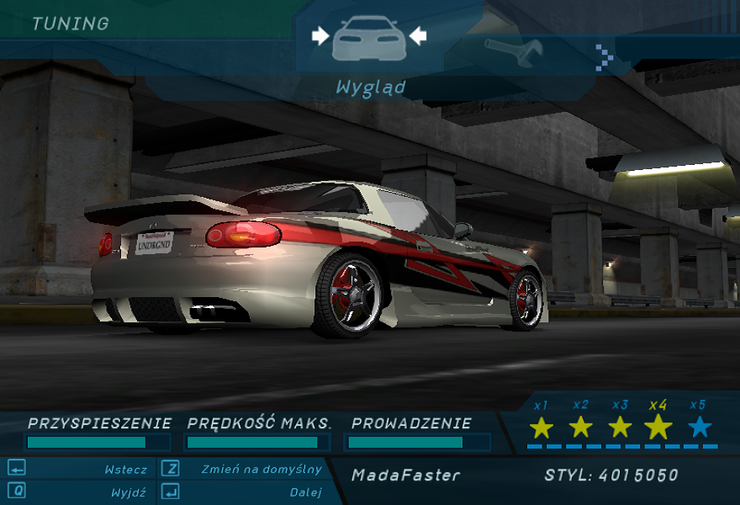Go back with the Wstecz option
Viewport: 740px width, 505px height.
tap(126, 469)
